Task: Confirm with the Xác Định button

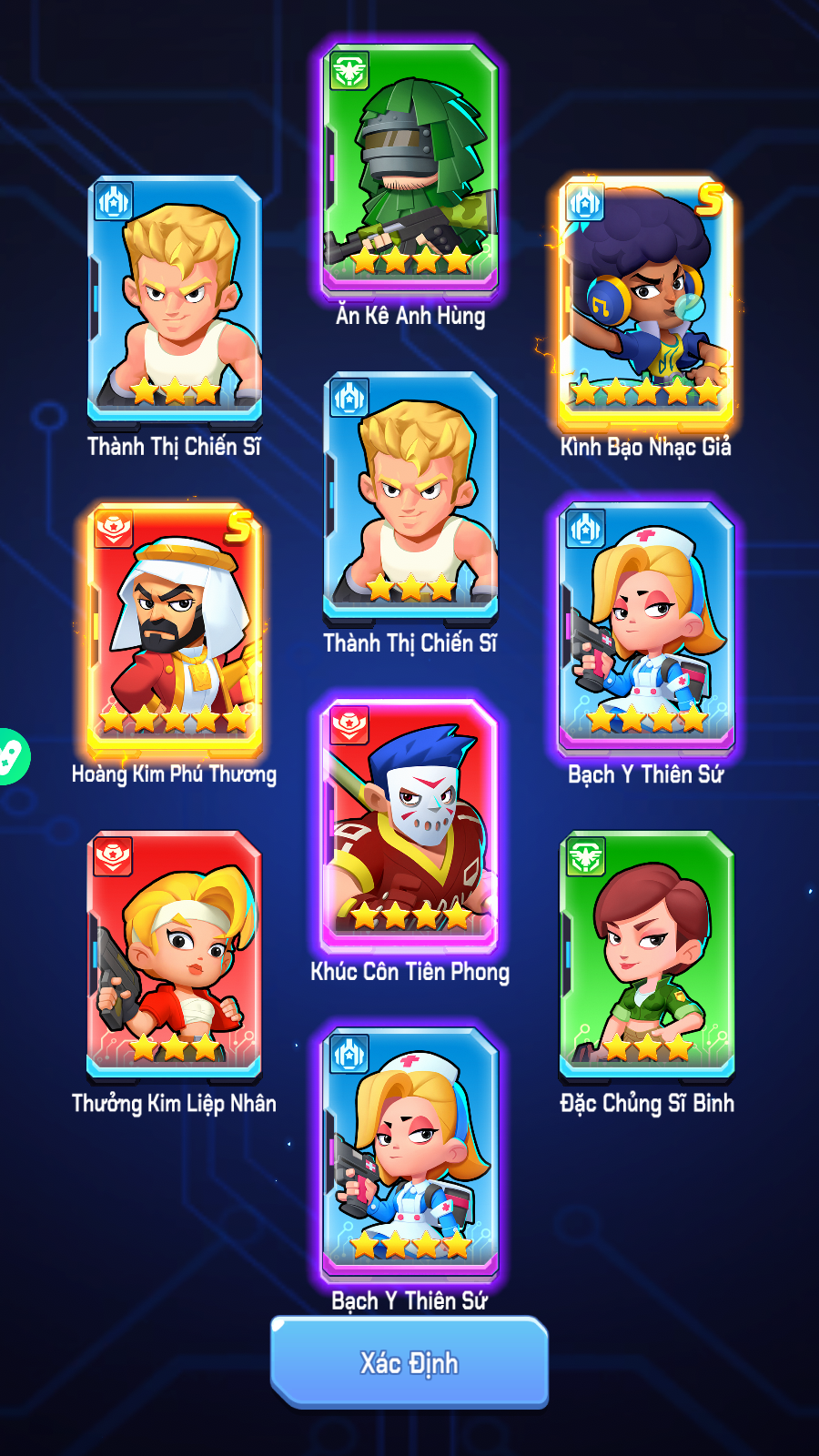Action: point(409,1362)
